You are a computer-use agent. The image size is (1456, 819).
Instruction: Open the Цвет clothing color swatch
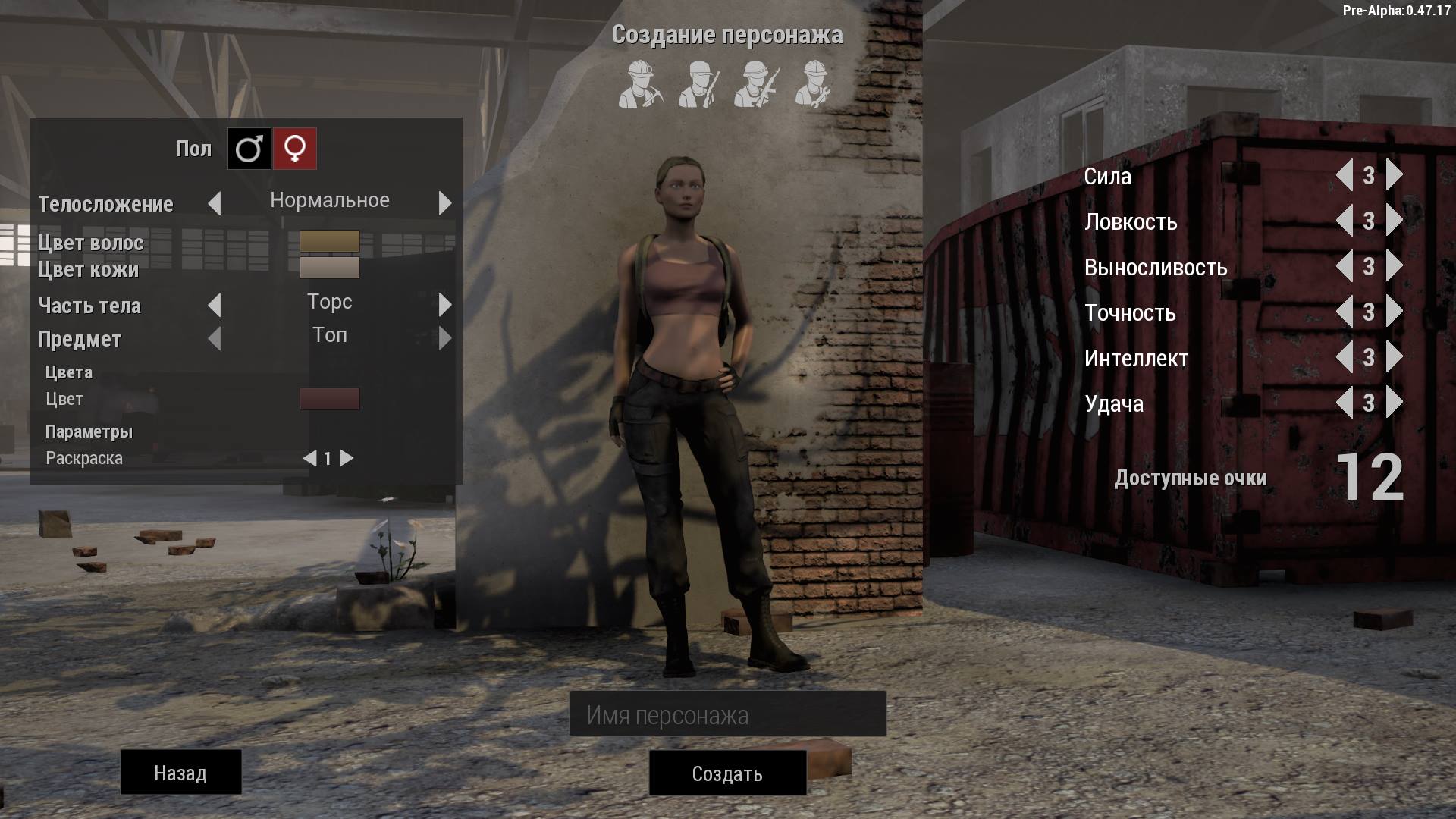pyautogui.click(x=330, y=399)
